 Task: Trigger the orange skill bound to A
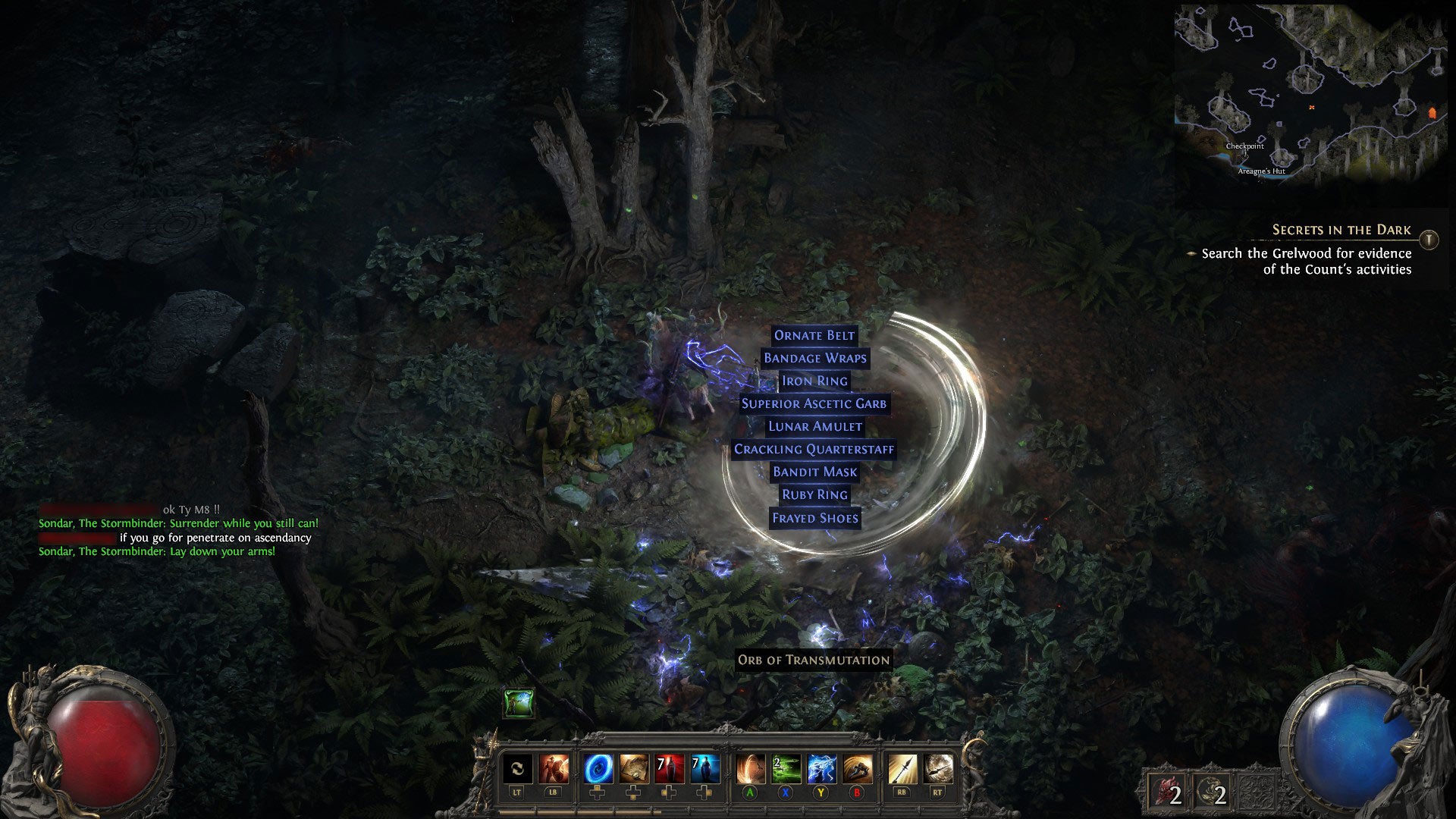(752, 768)
